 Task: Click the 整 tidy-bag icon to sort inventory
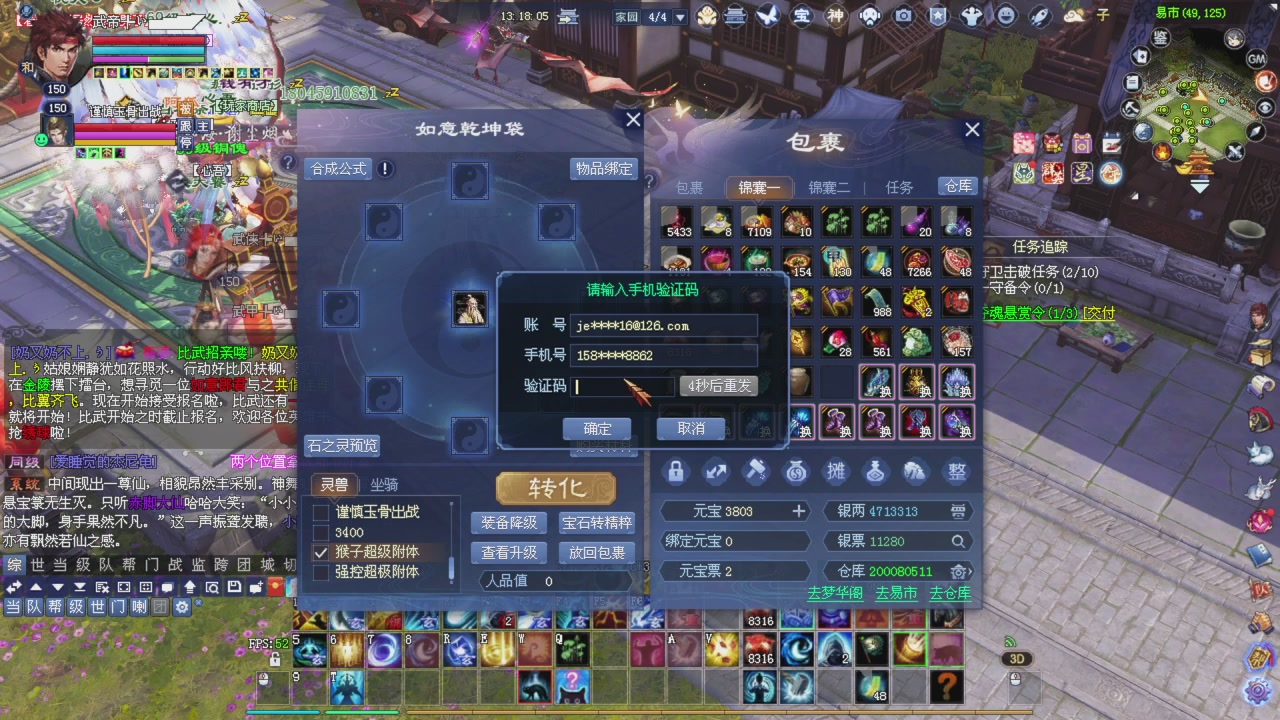pyautogui.click(x=955, y=471)
